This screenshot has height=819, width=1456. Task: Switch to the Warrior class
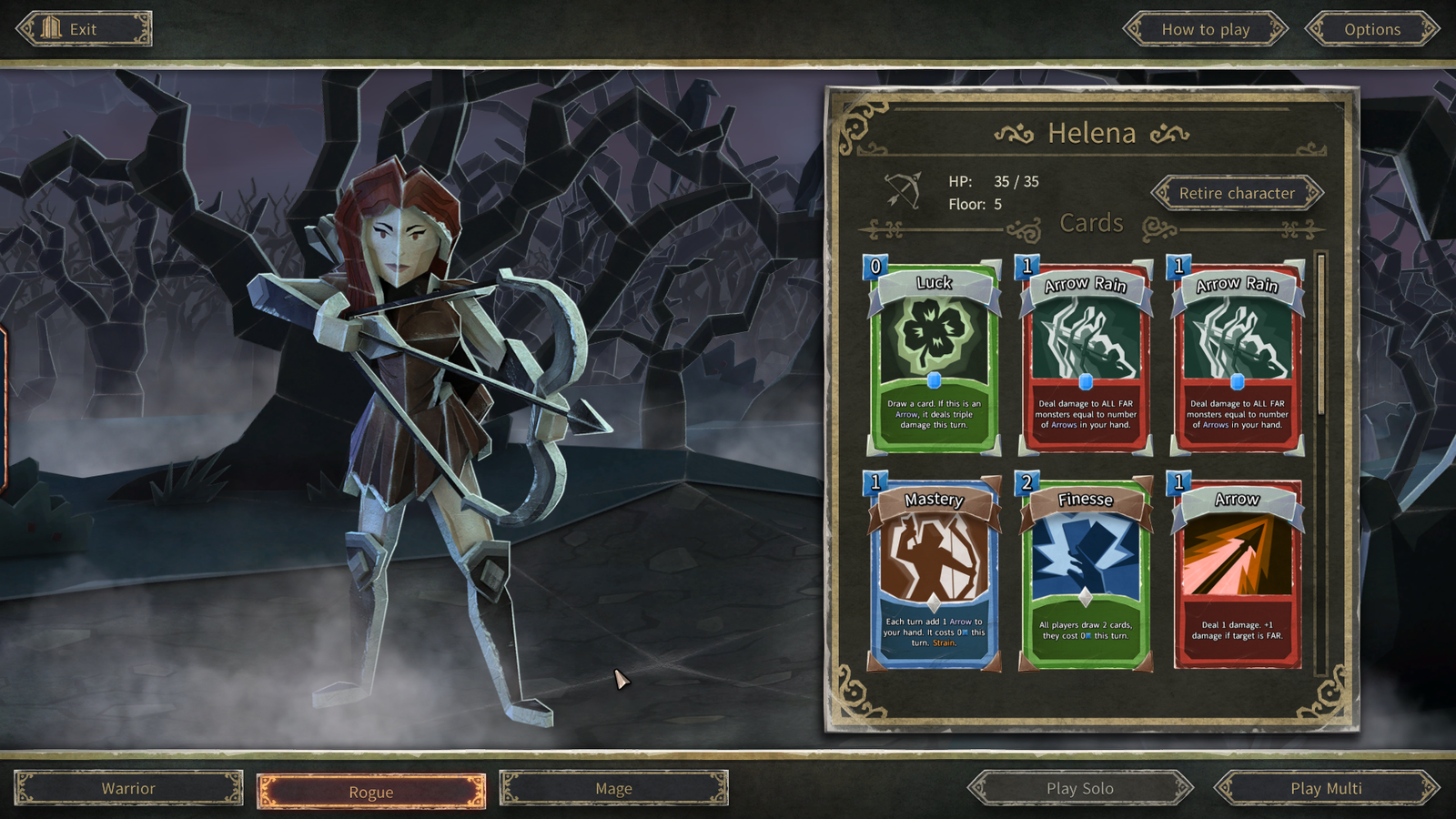point(128,788)
